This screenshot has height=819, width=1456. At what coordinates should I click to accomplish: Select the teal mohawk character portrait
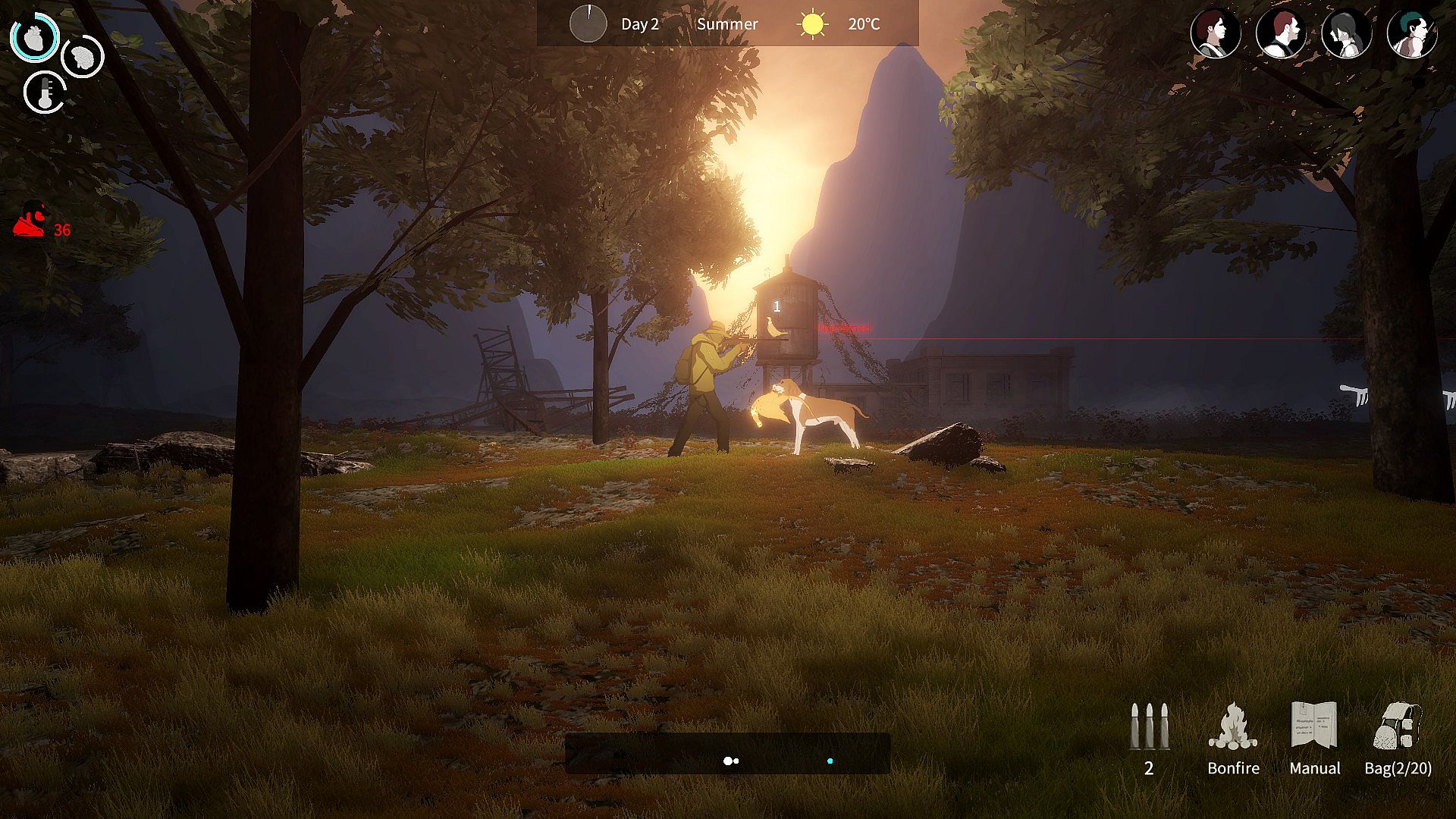pos(1411,33)
